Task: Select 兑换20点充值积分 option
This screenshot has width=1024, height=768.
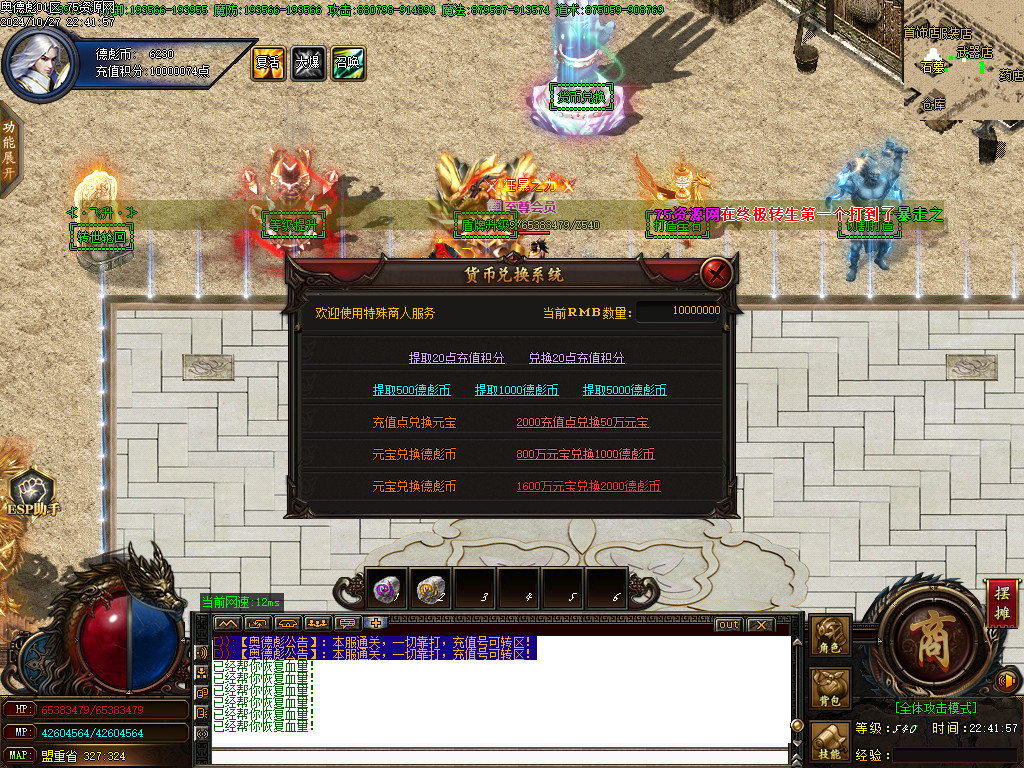Action: 576,358
